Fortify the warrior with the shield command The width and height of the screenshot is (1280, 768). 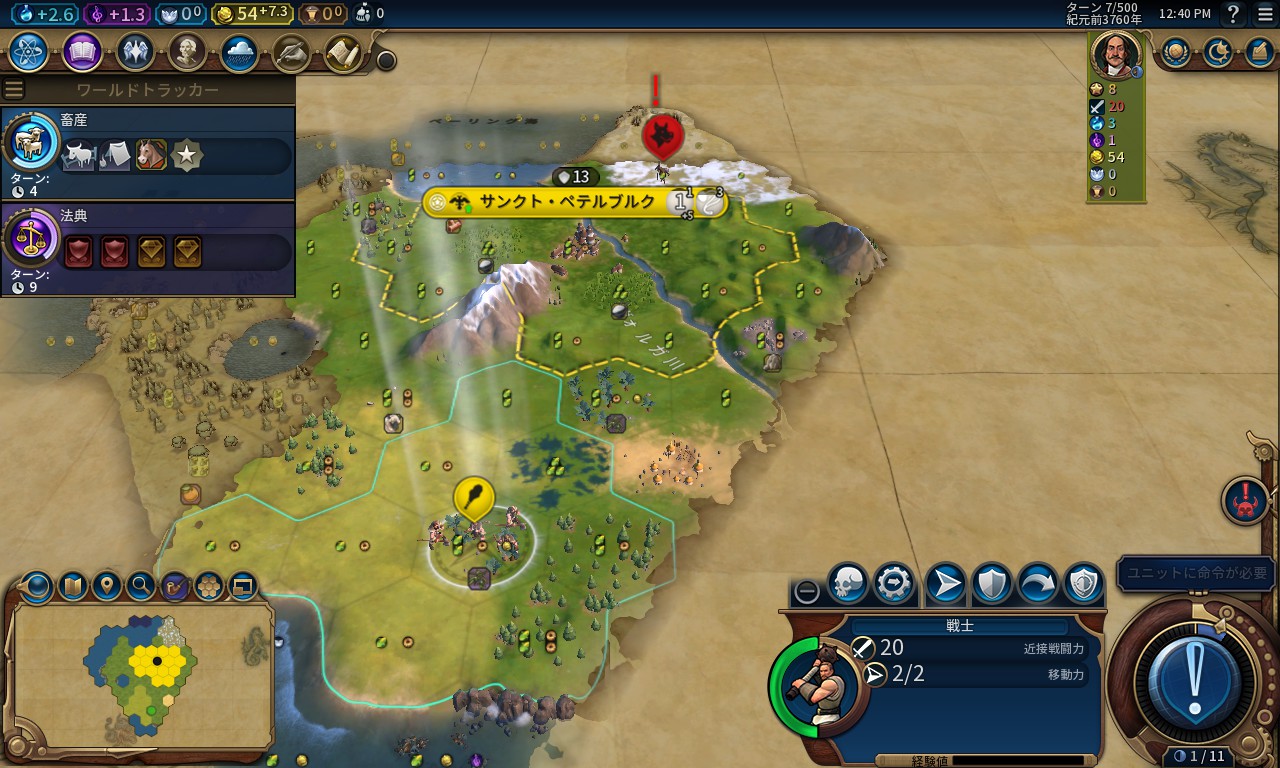[x=992, y=584]
